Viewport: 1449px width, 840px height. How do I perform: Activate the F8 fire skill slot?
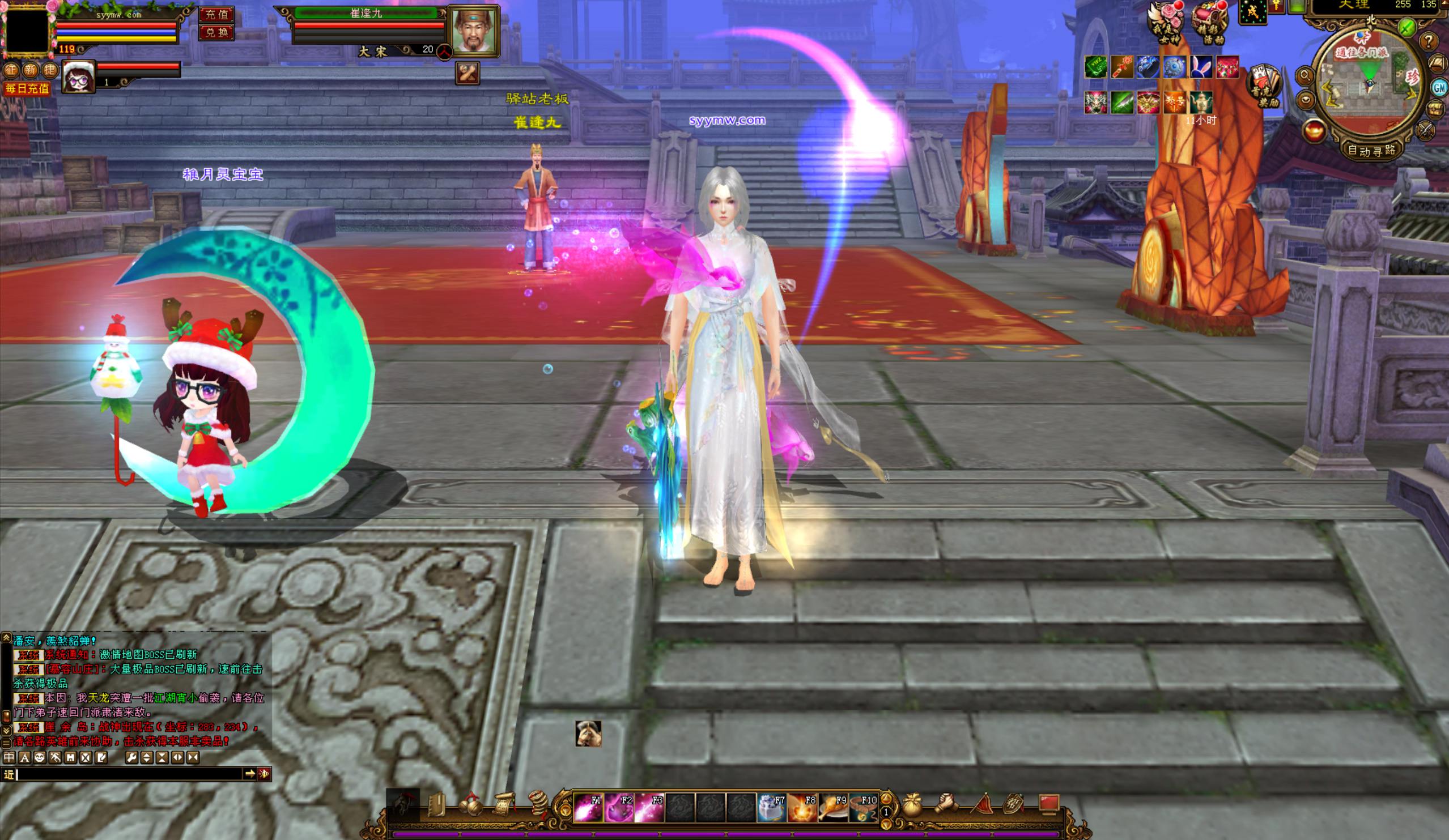801,808
